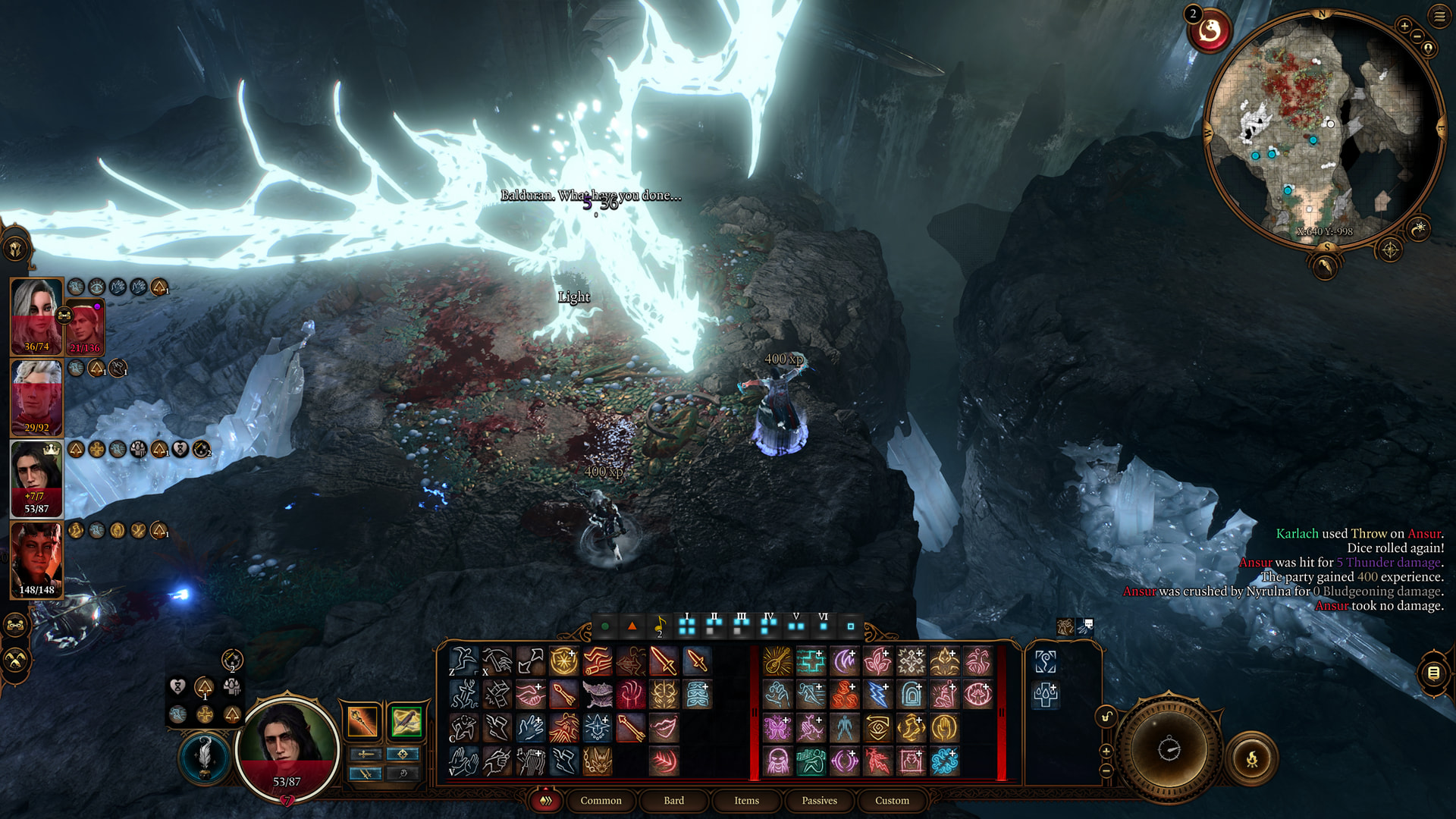Click the stopwatch turn dial
Screen dimensions: 1456x819
pyautogui.click(x=1169, y=749)
